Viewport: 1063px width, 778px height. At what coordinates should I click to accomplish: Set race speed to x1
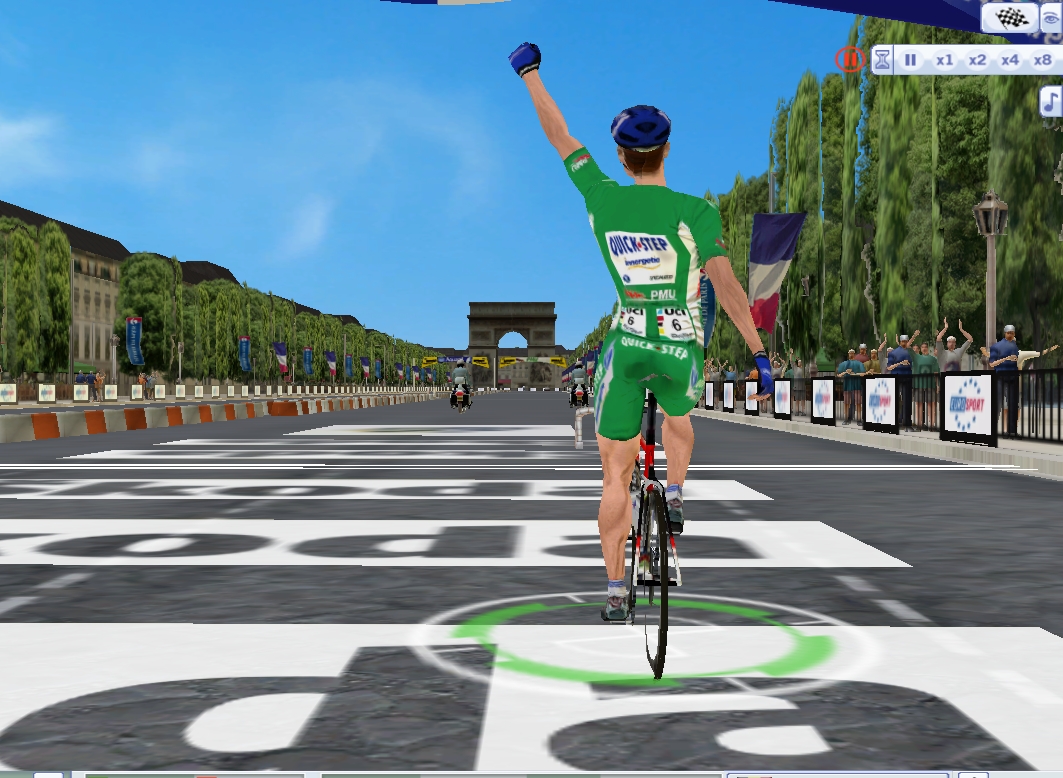point(944,60)
